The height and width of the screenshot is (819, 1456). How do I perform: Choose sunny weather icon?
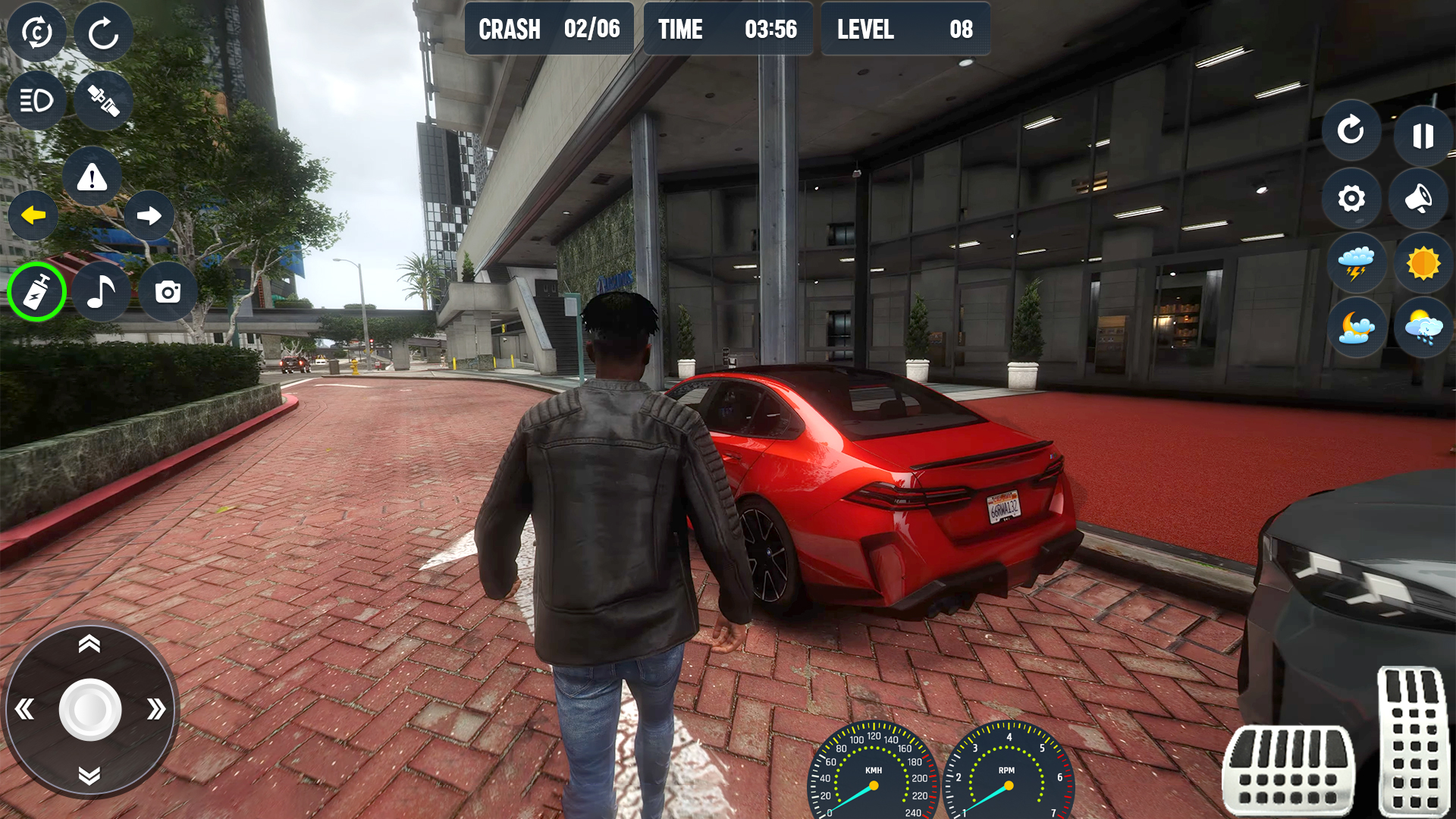pos(1423,263)
